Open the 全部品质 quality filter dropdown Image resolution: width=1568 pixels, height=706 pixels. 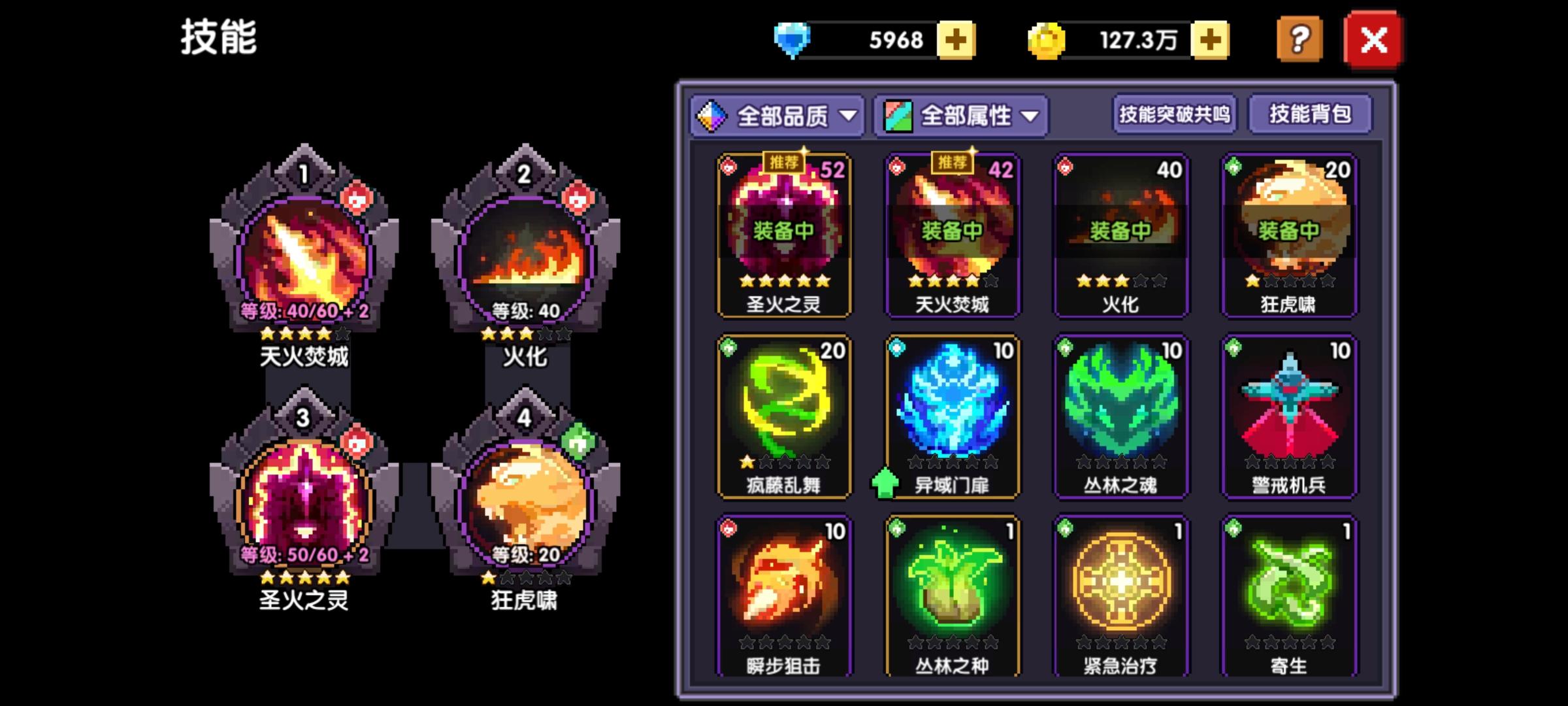[x=777, y=115]
